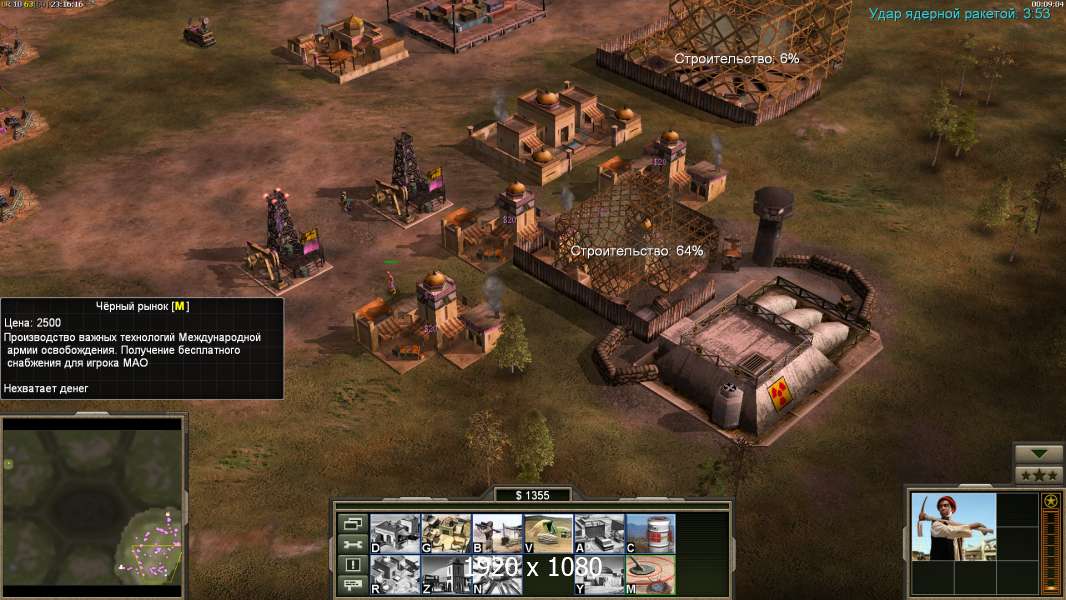This screenshot has height=600, width=1066.
Task: Build the Black Market with icon M
Action: [x=650, y=574]
